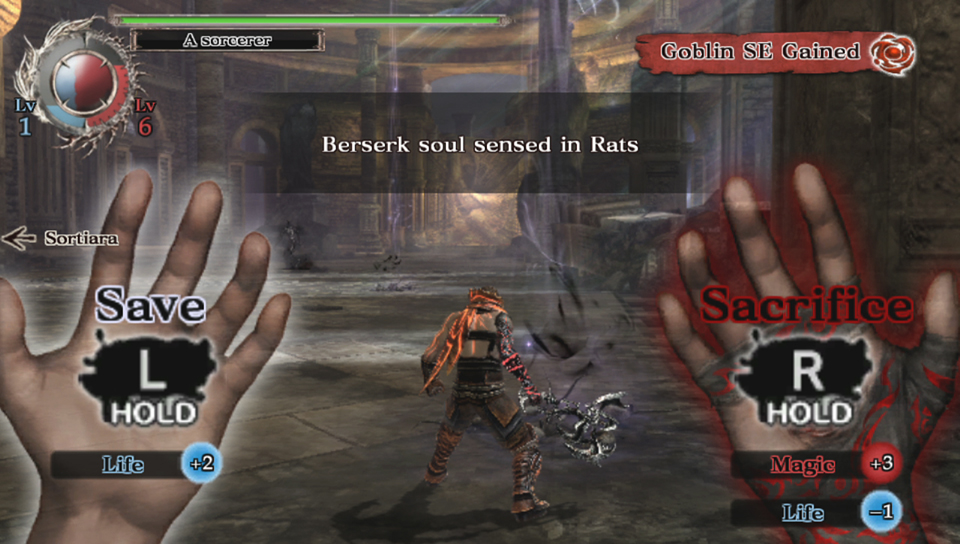The image size is (960, 544).
Task: Click the circular blue and red level emblem
Action: [82, 88]
